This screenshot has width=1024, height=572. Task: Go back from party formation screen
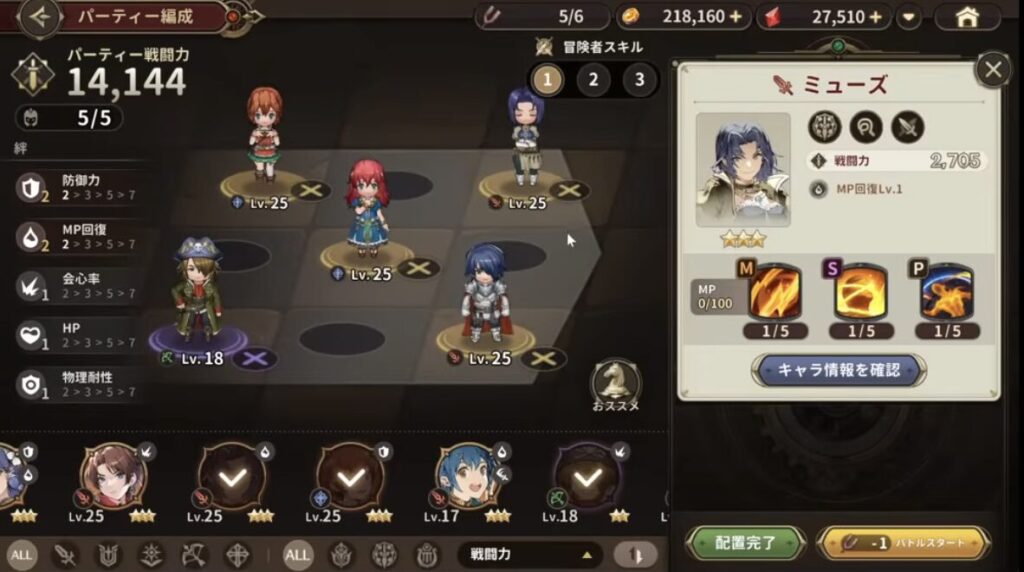(x=40, y=16)
